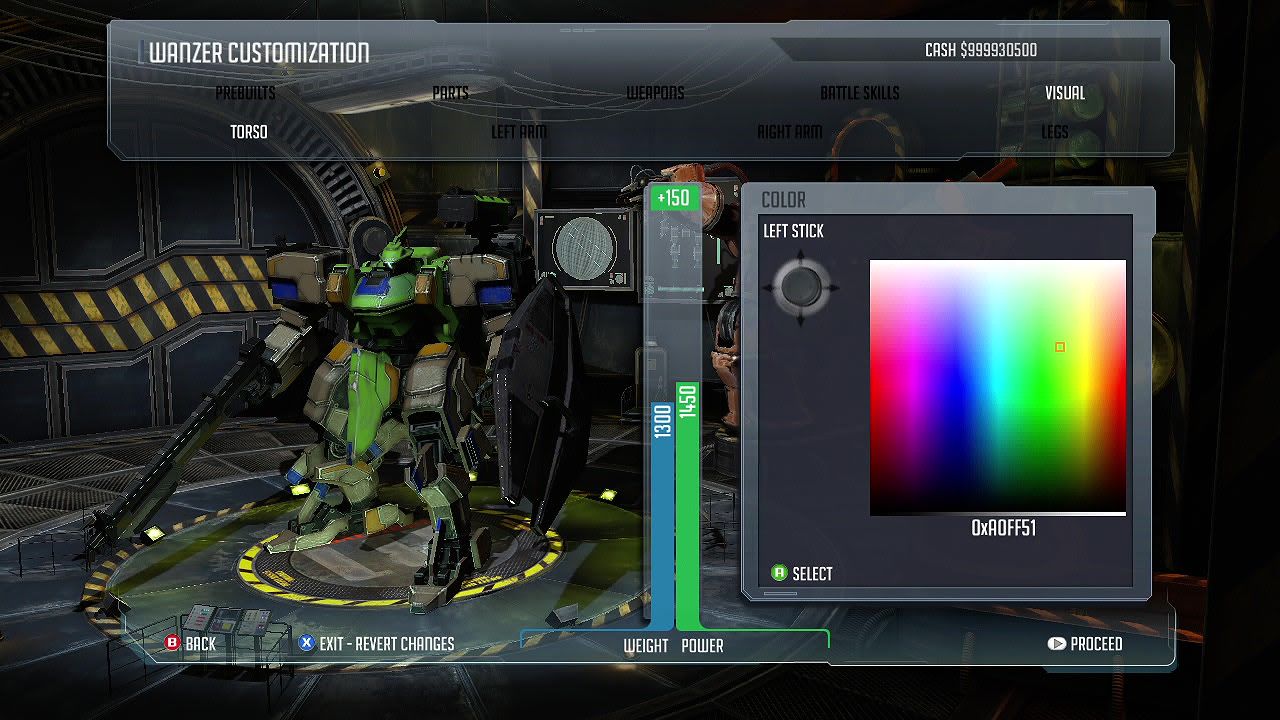
Task: Select the Left Arm sub-category
Action: point(518,132)
